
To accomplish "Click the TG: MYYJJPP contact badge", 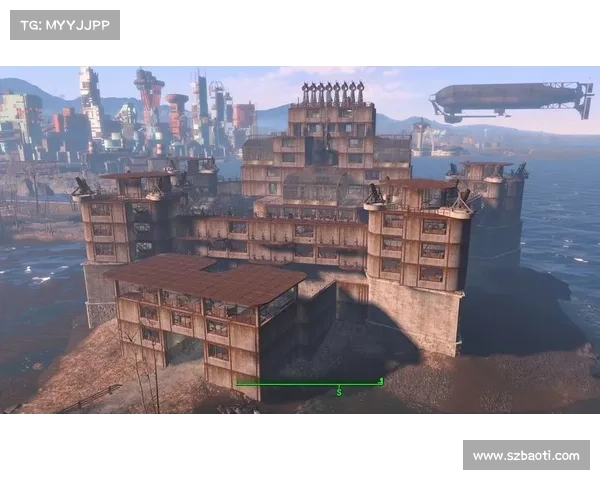I will click(x=64, y=24).
